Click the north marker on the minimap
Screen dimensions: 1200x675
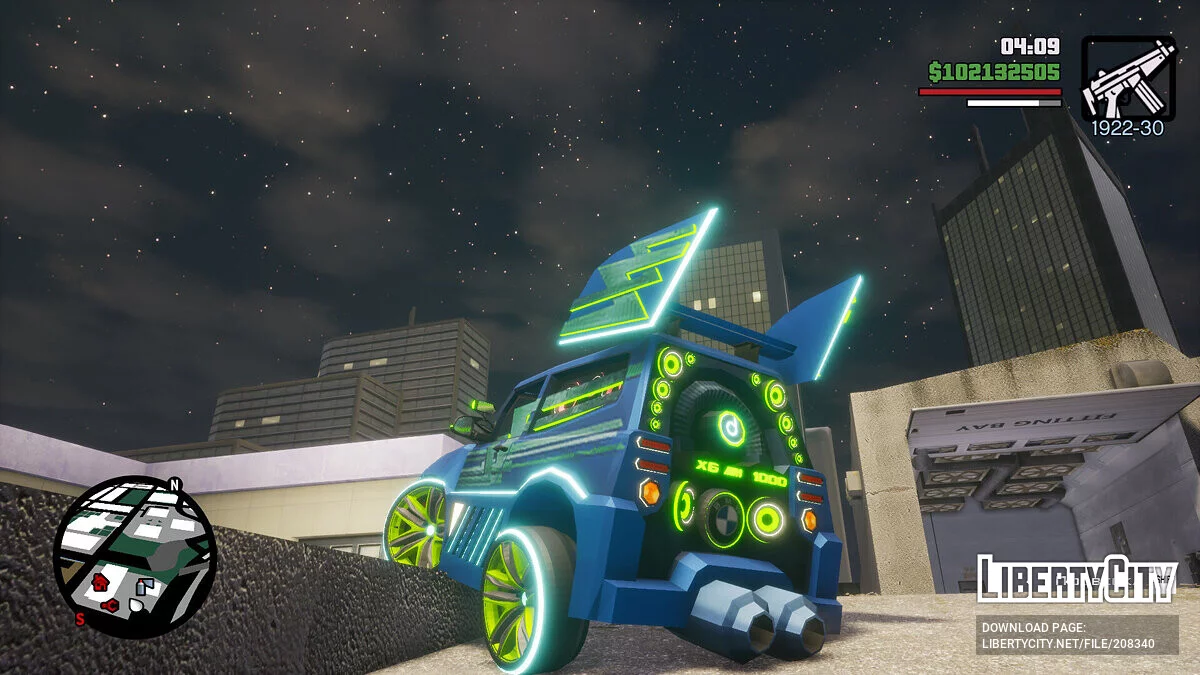[x=175, y=485]
